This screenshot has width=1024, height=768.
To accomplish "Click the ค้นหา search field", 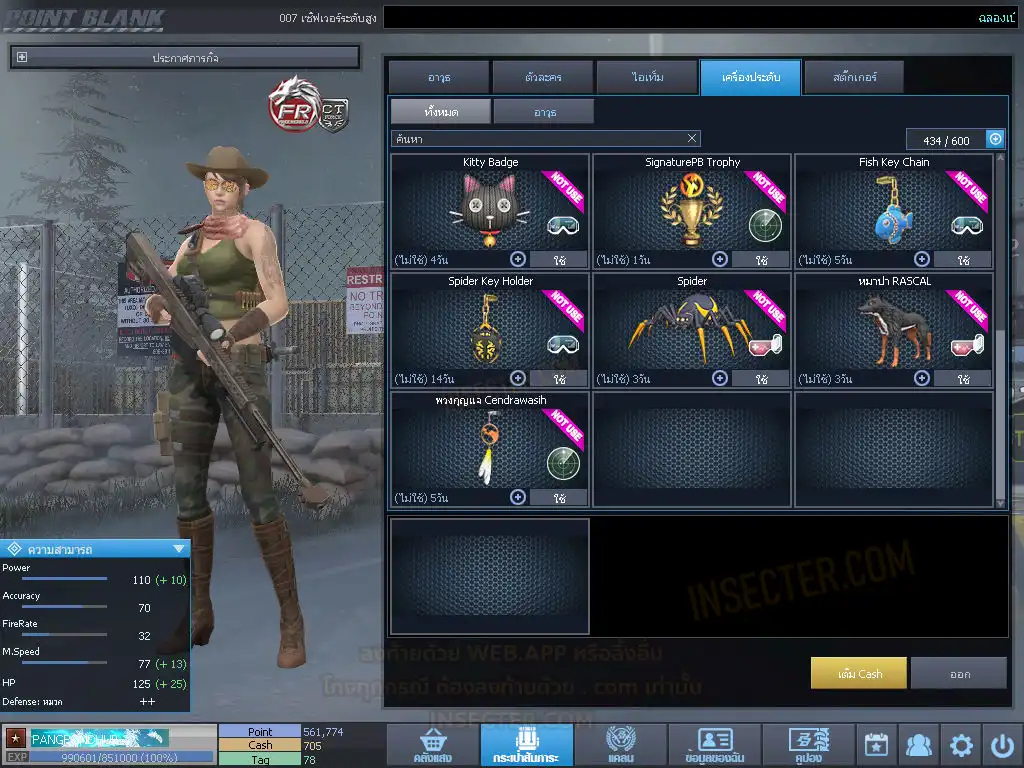I will [x=535, y=139].
